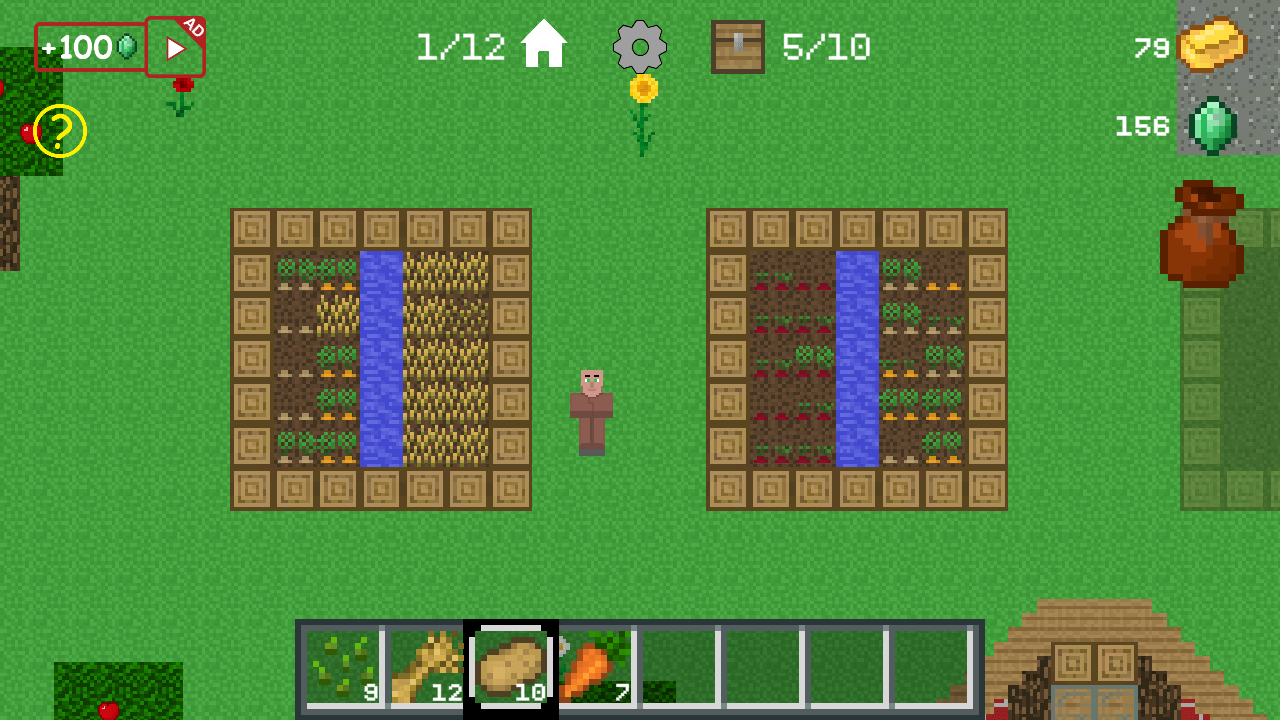Open the crafting chest showing 5/10

point(737,45)
